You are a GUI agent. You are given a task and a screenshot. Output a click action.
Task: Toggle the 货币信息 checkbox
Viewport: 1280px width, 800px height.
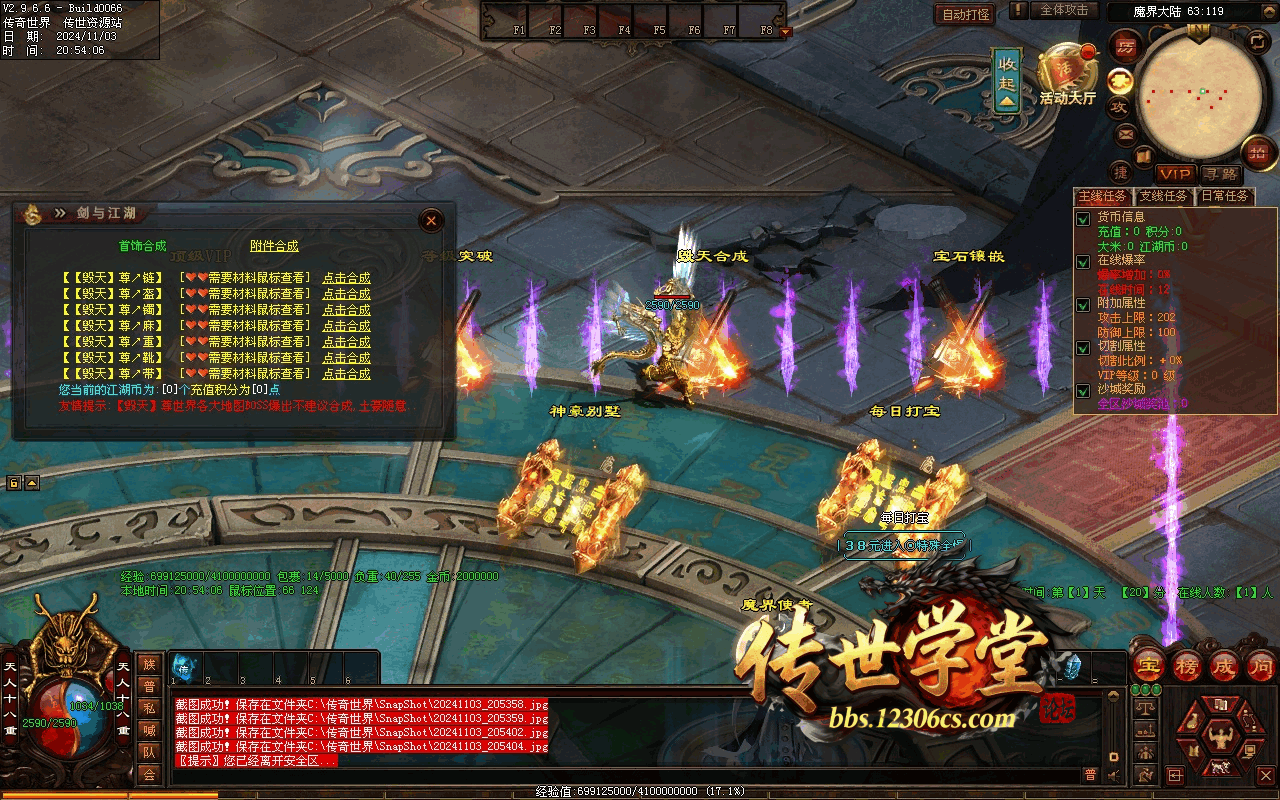(x=1082, y=218)
